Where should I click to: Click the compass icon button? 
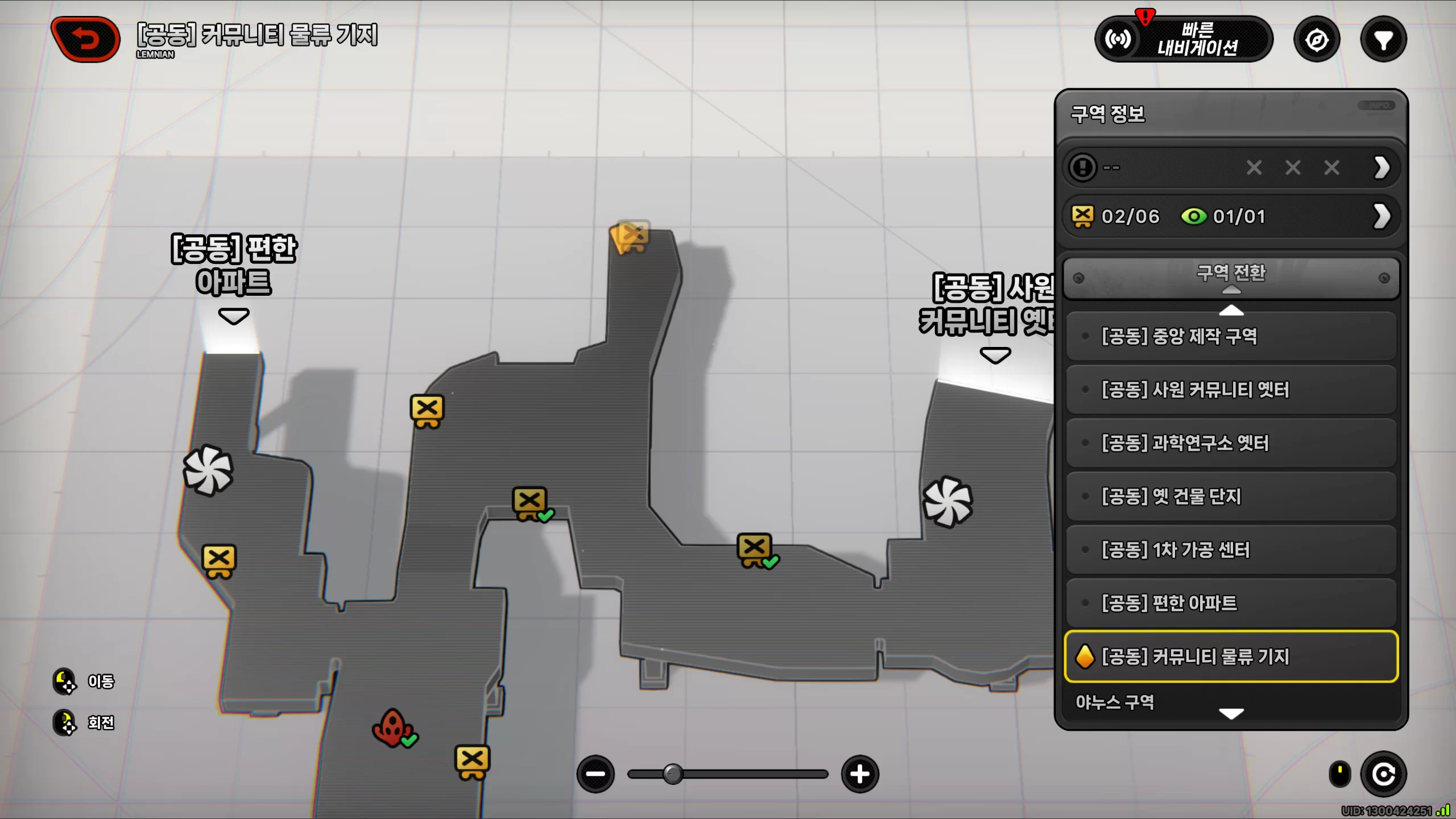(x=1317, y=40)
